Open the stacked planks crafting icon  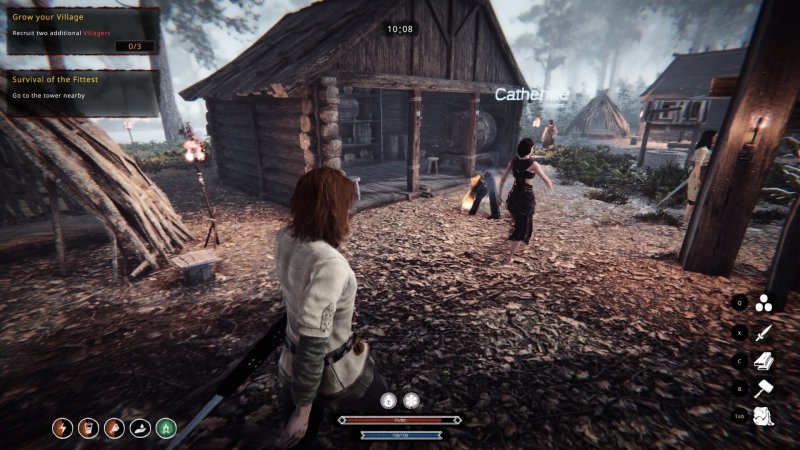click(765, 360)
